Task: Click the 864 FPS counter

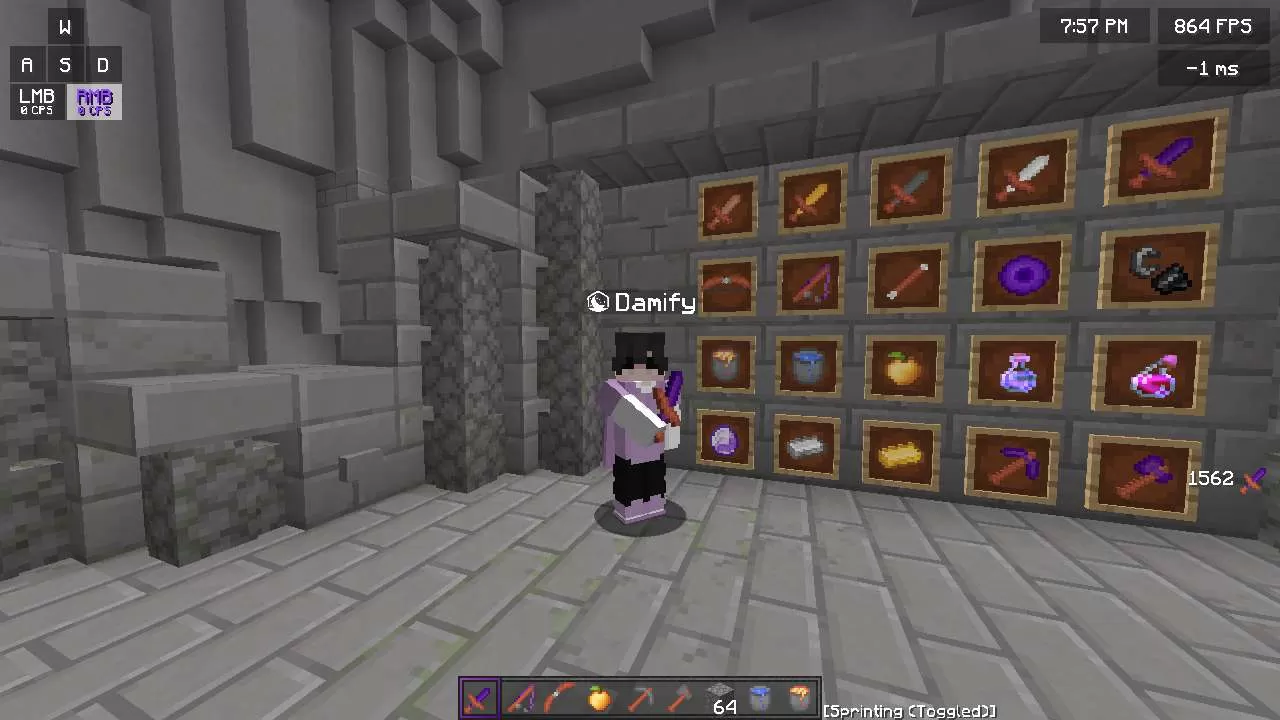Action: tap(1211, 26)
